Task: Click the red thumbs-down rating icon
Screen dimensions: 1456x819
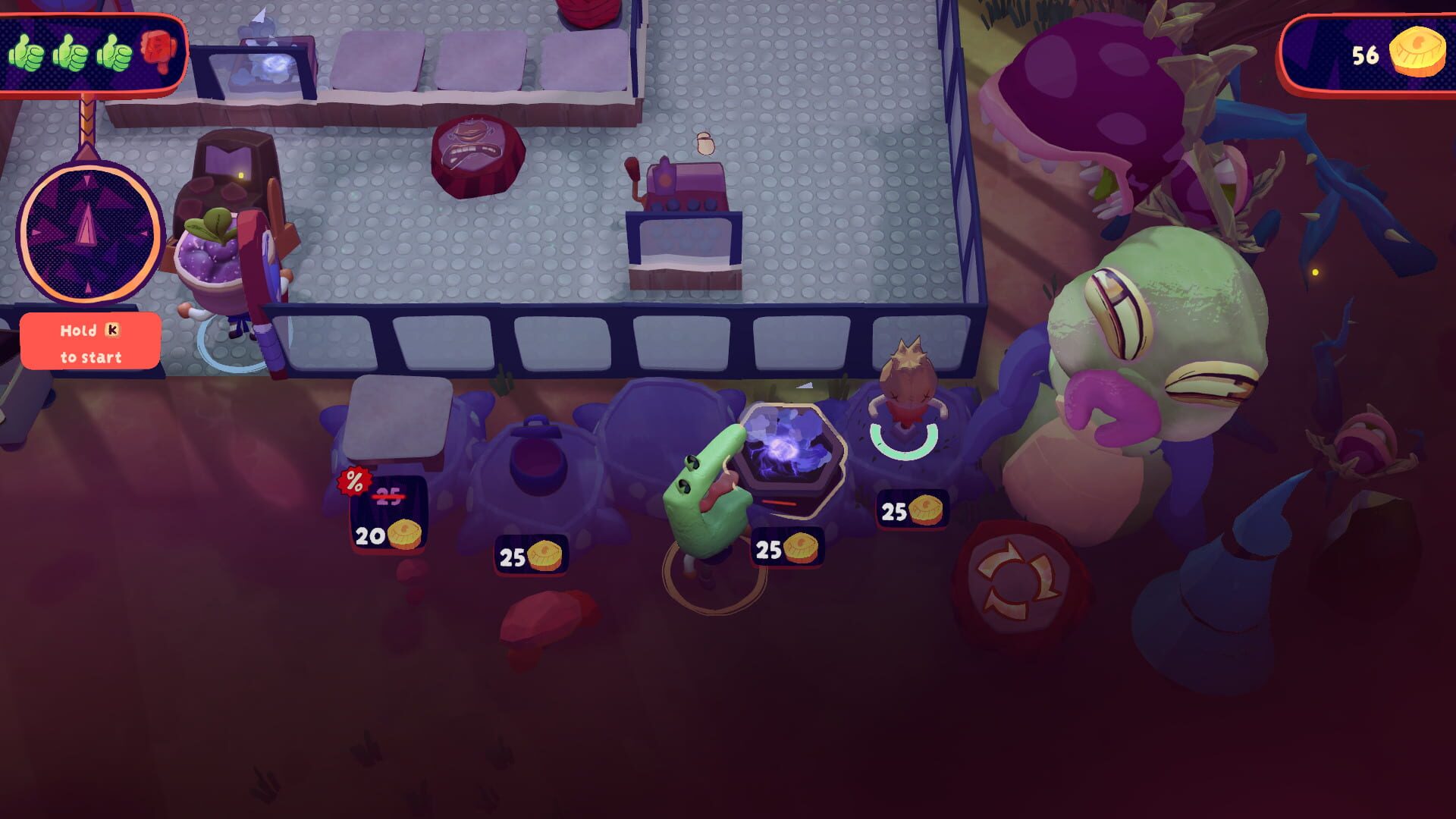Action: [158, 52]
